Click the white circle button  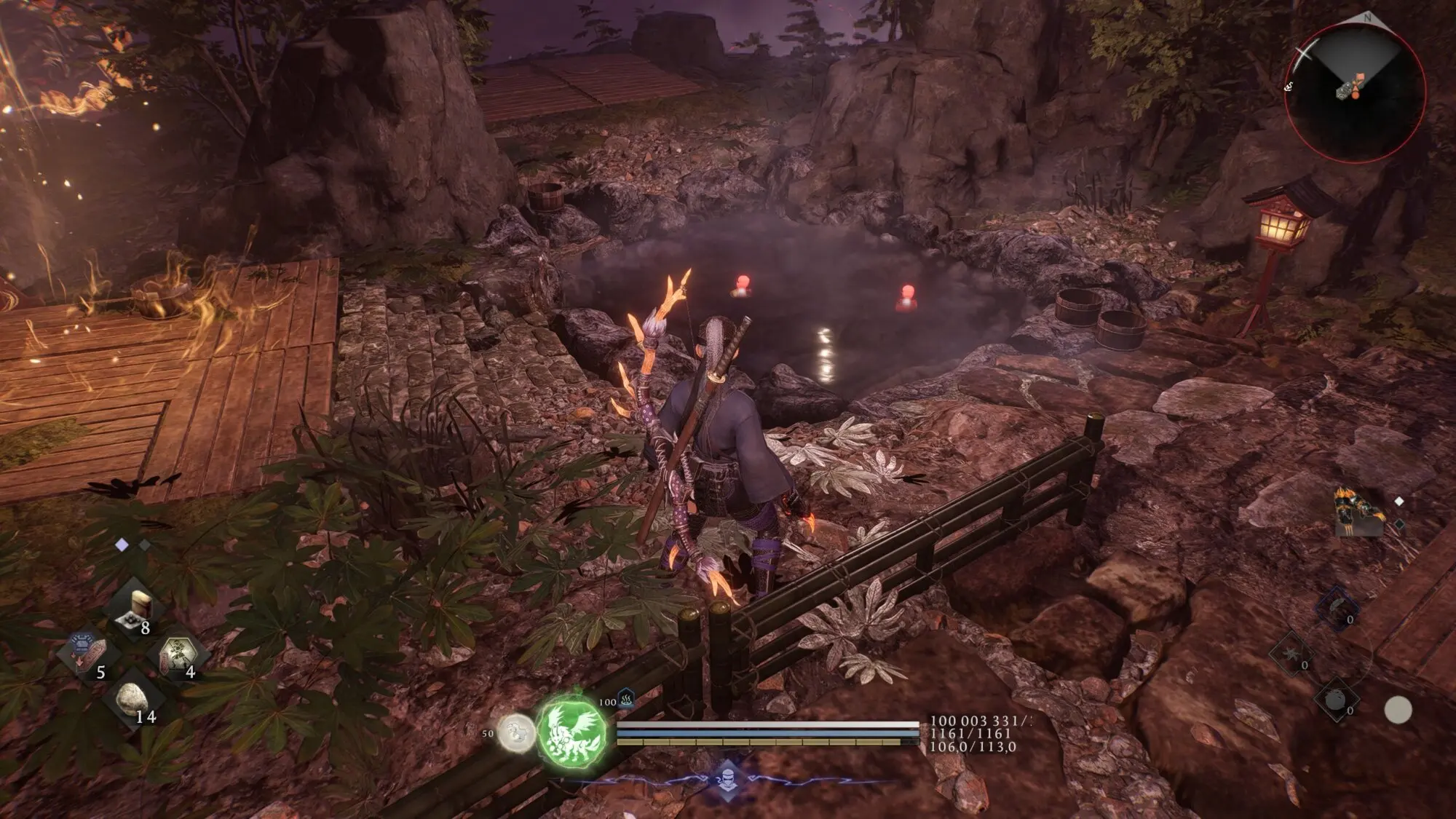point(1397,710)
